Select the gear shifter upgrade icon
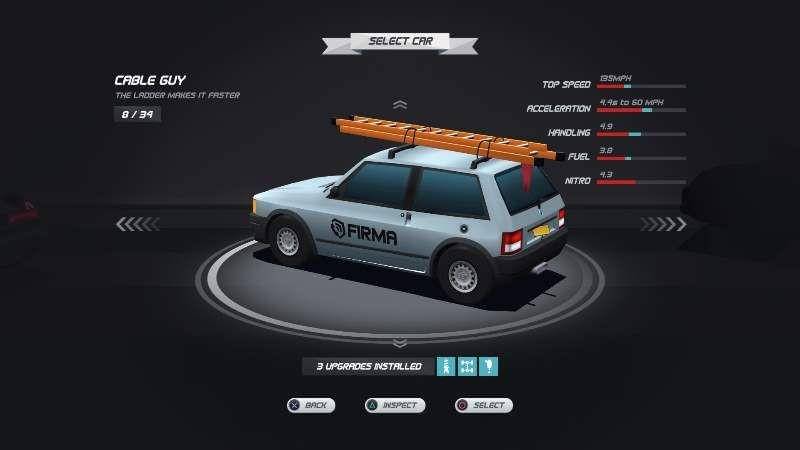800x450 pixels. pyautogui.click(x=488, y=366)
